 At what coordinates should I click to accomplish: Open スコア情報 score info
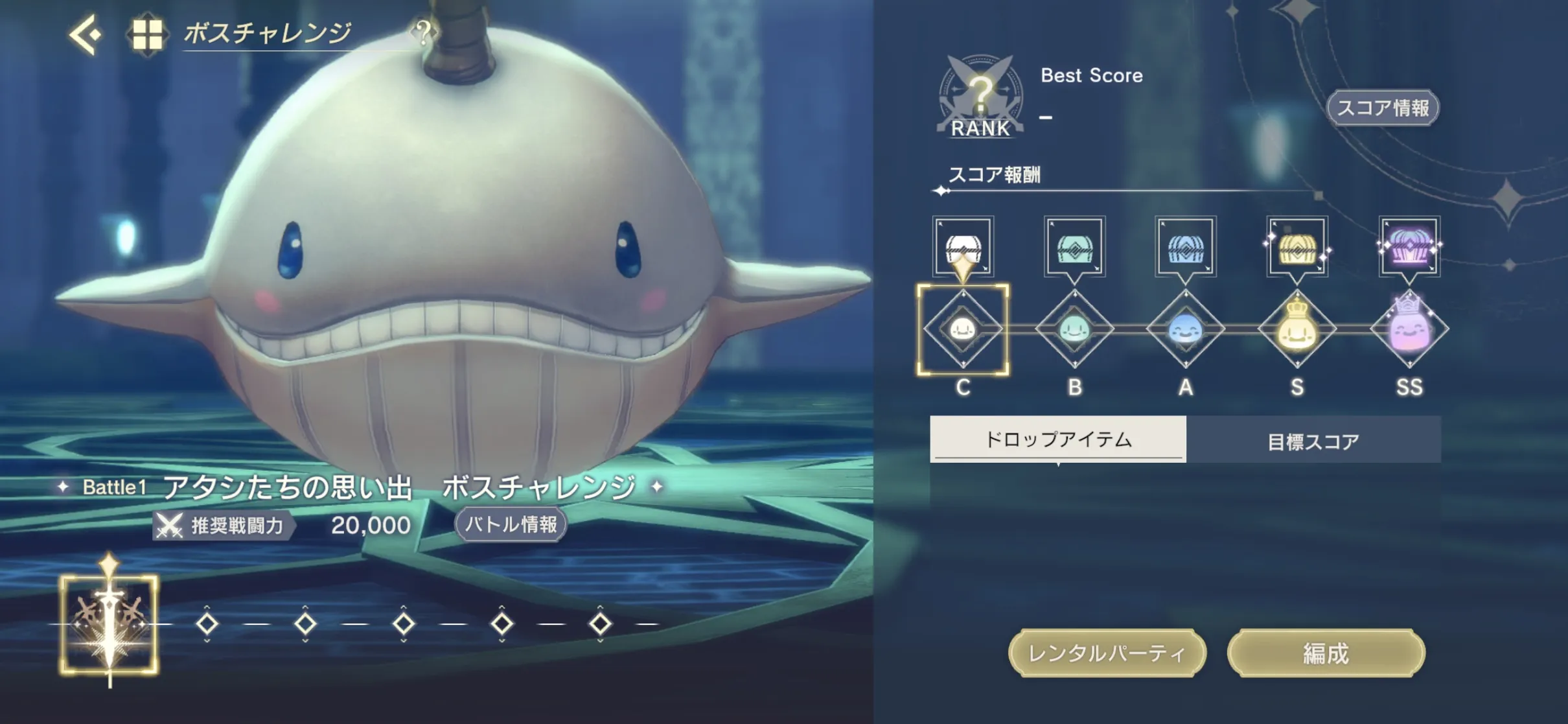tap(1383, 108)
